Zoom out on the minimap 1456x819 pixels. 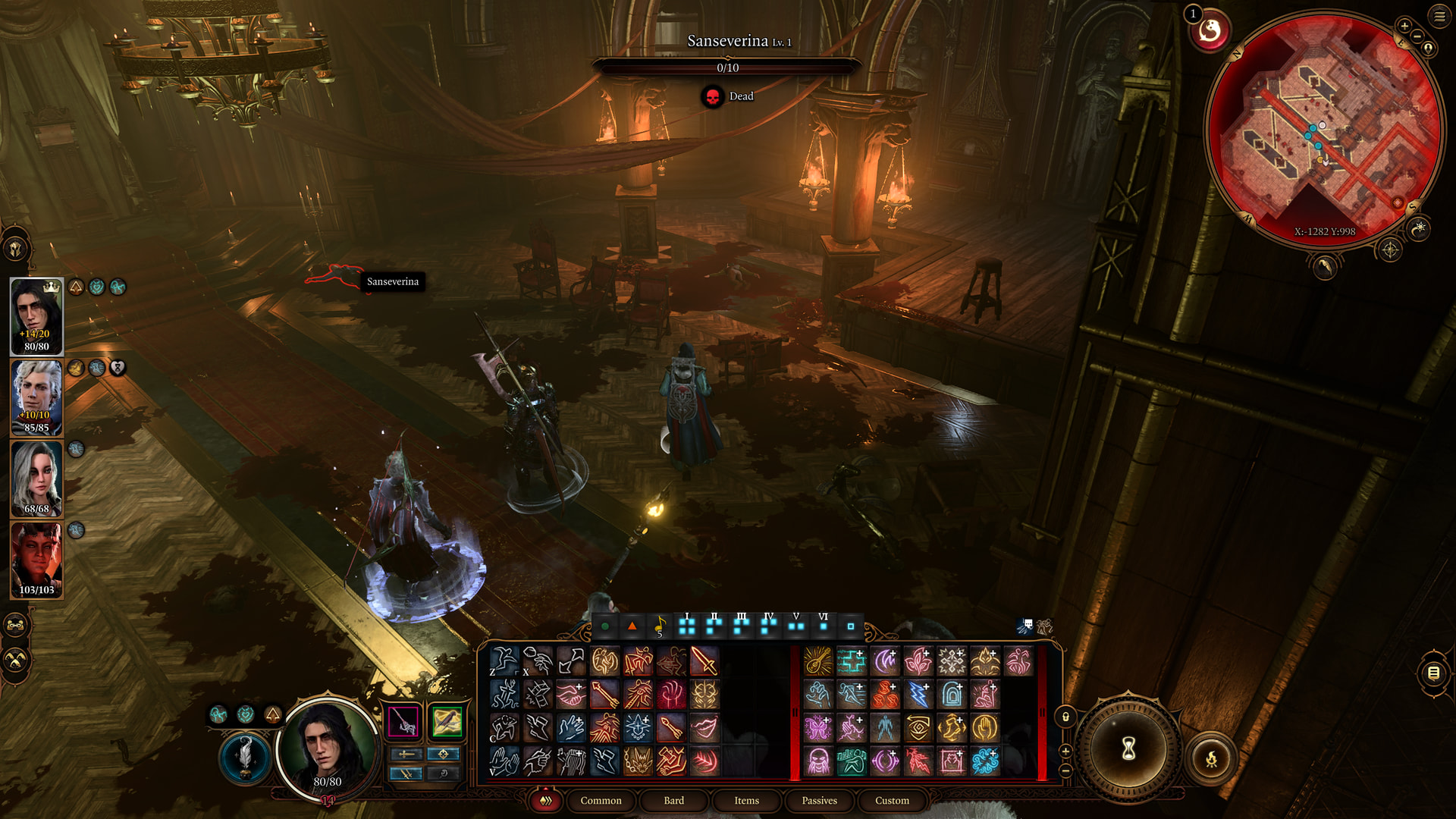(x=1417, y=36)
